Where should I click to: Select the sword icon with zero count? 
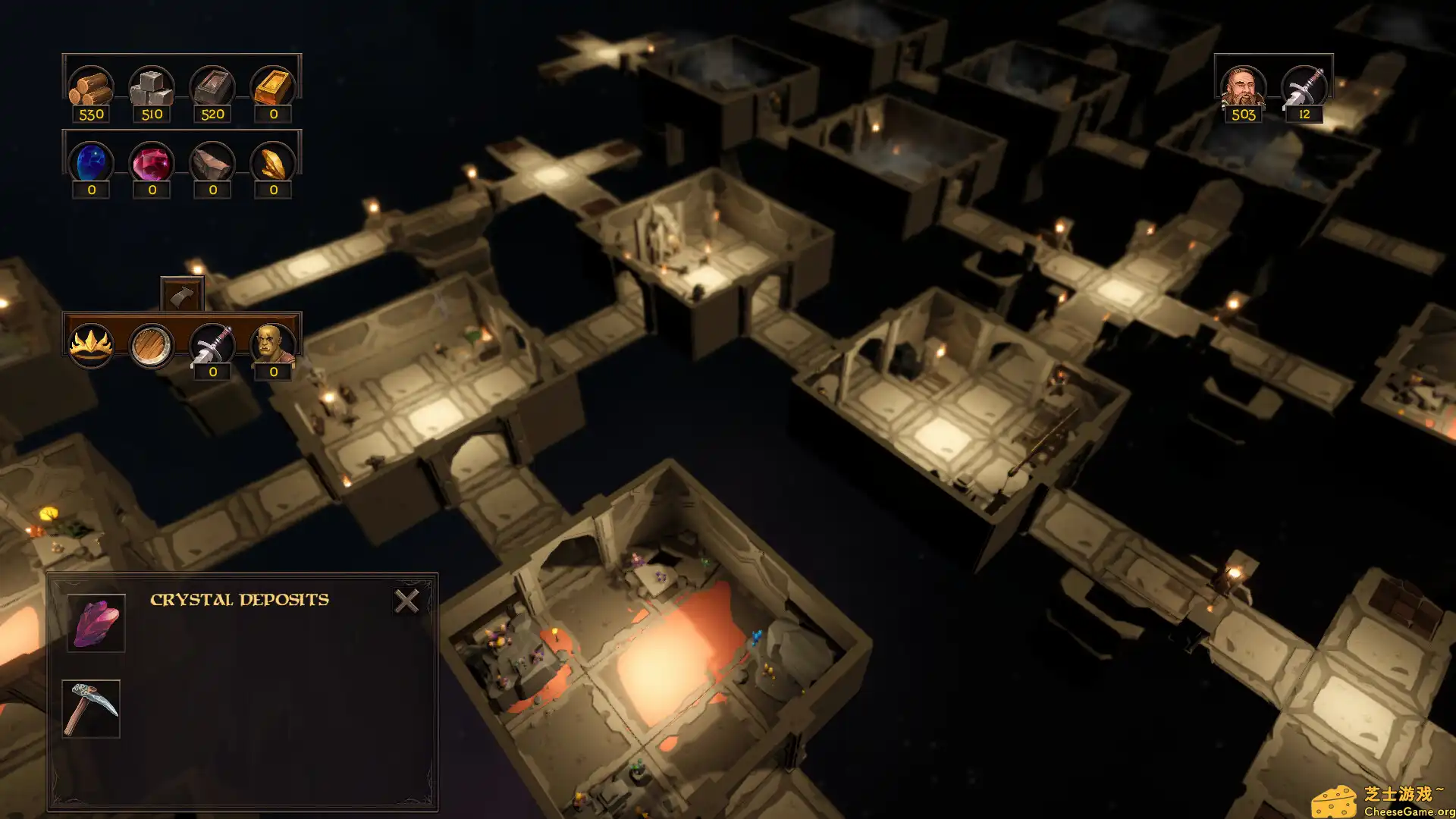click(x=212, y=343)
